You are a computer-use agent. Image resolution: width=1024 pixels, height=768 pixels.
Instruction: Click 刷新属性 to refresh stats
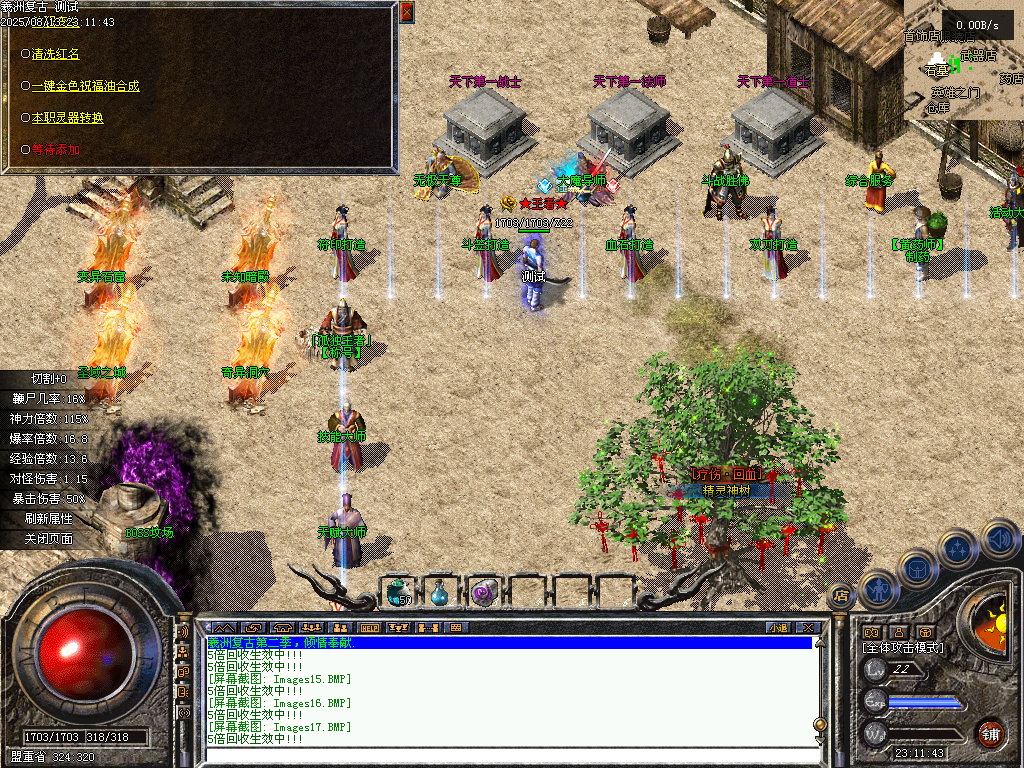pos(49,518)
